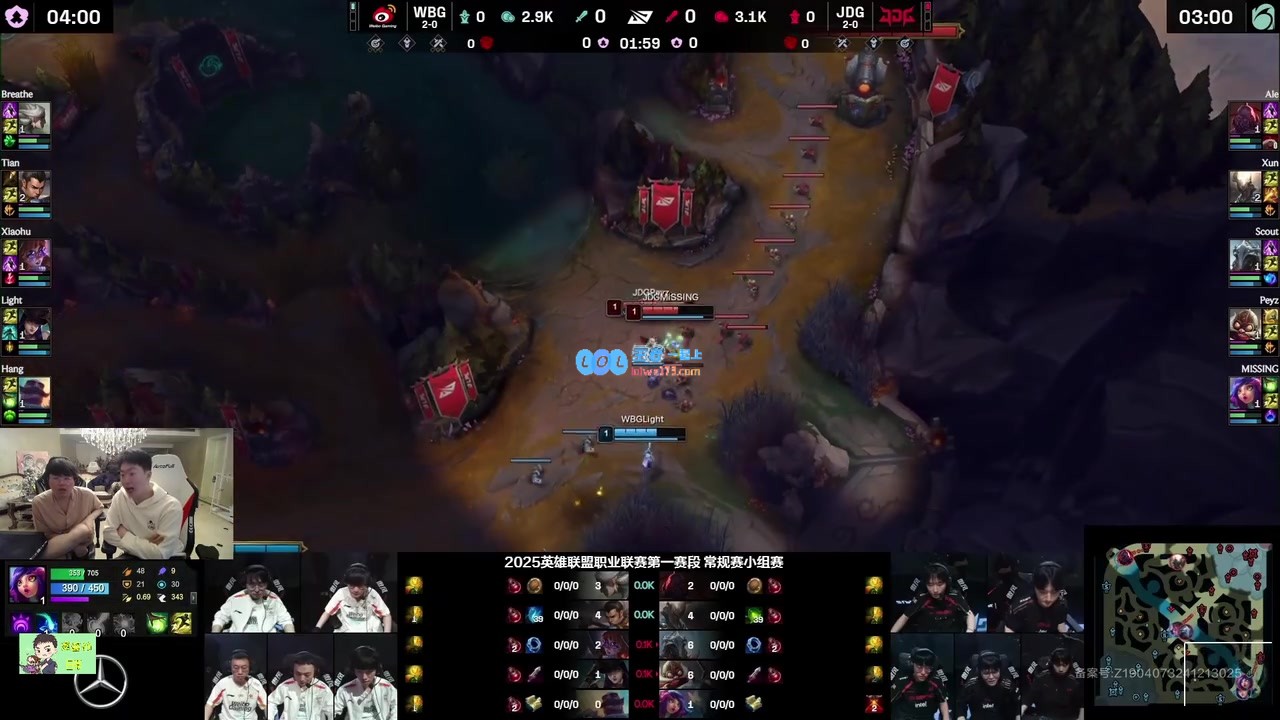Click the green Heal summoner spell icon

click(x=159, y=624)
